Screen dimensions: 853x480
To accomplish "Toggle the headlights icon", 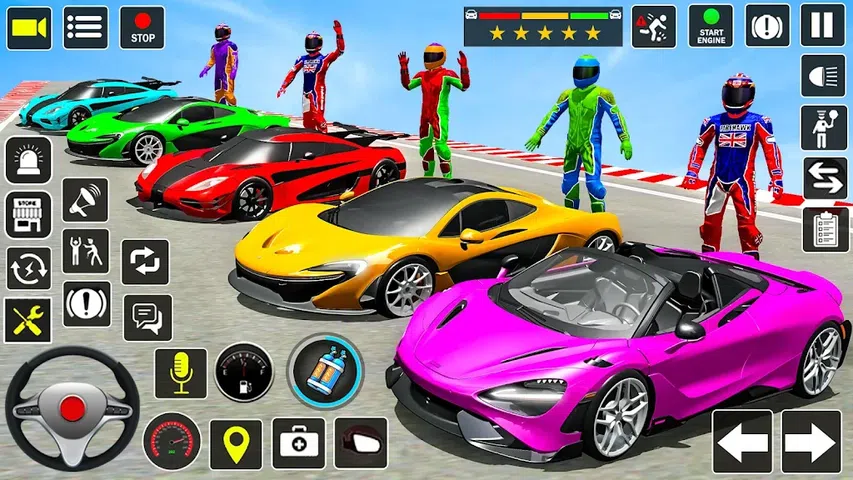I will (x=824, y=76).
